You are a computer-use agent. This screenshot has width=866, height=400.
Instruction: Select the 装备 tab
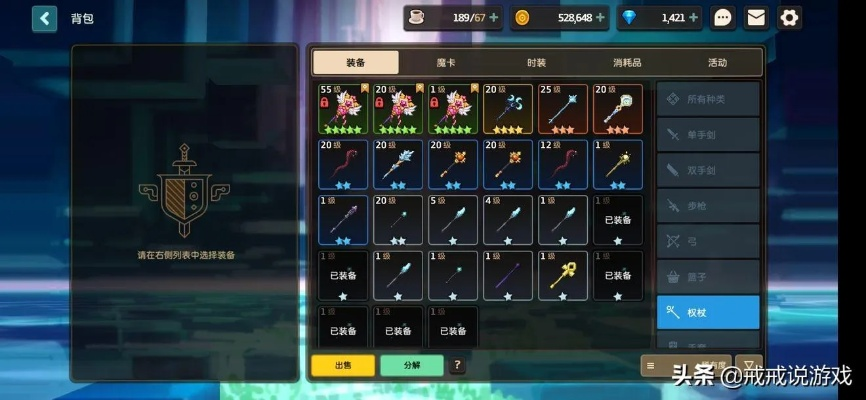(x=355, y=62)
